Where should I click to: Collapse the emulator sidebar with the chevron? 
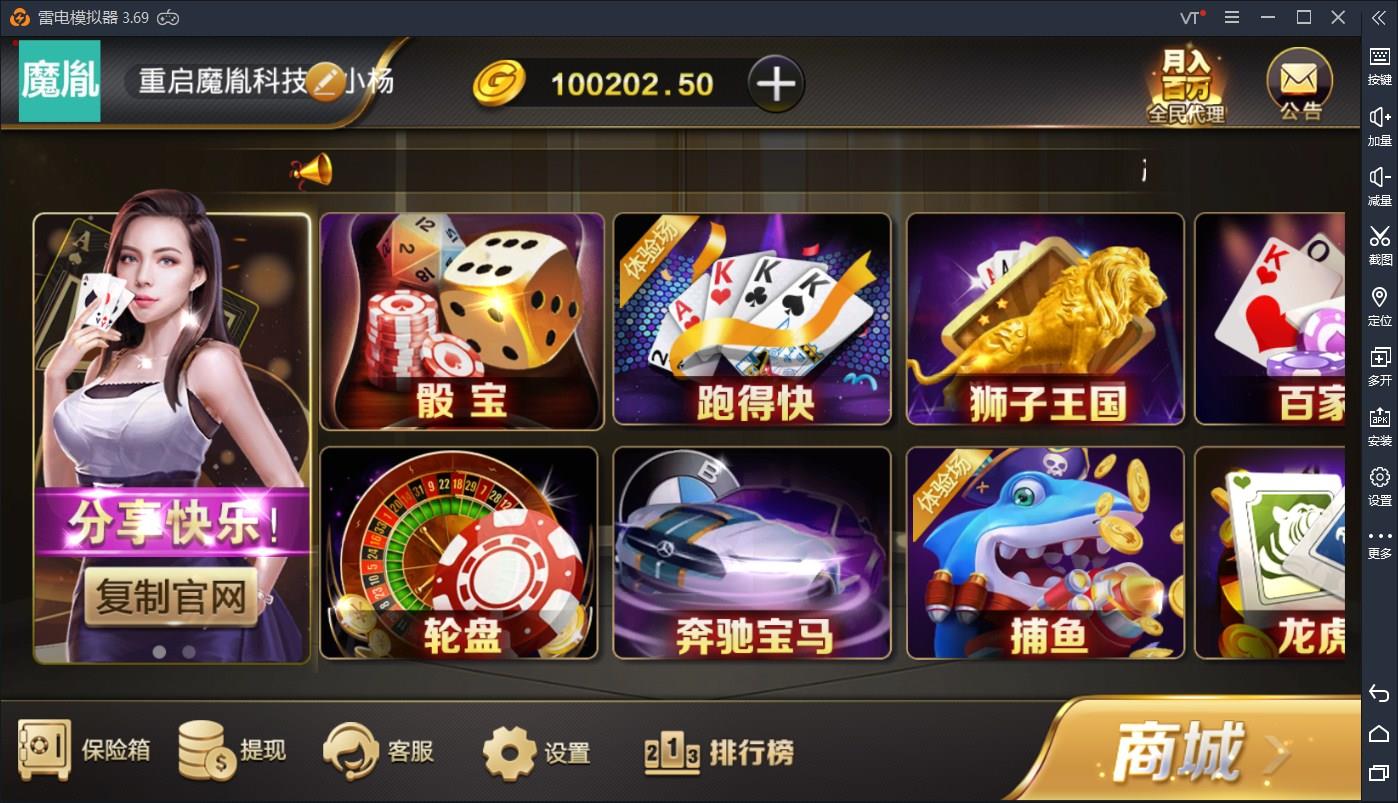tap(1379, 17)
